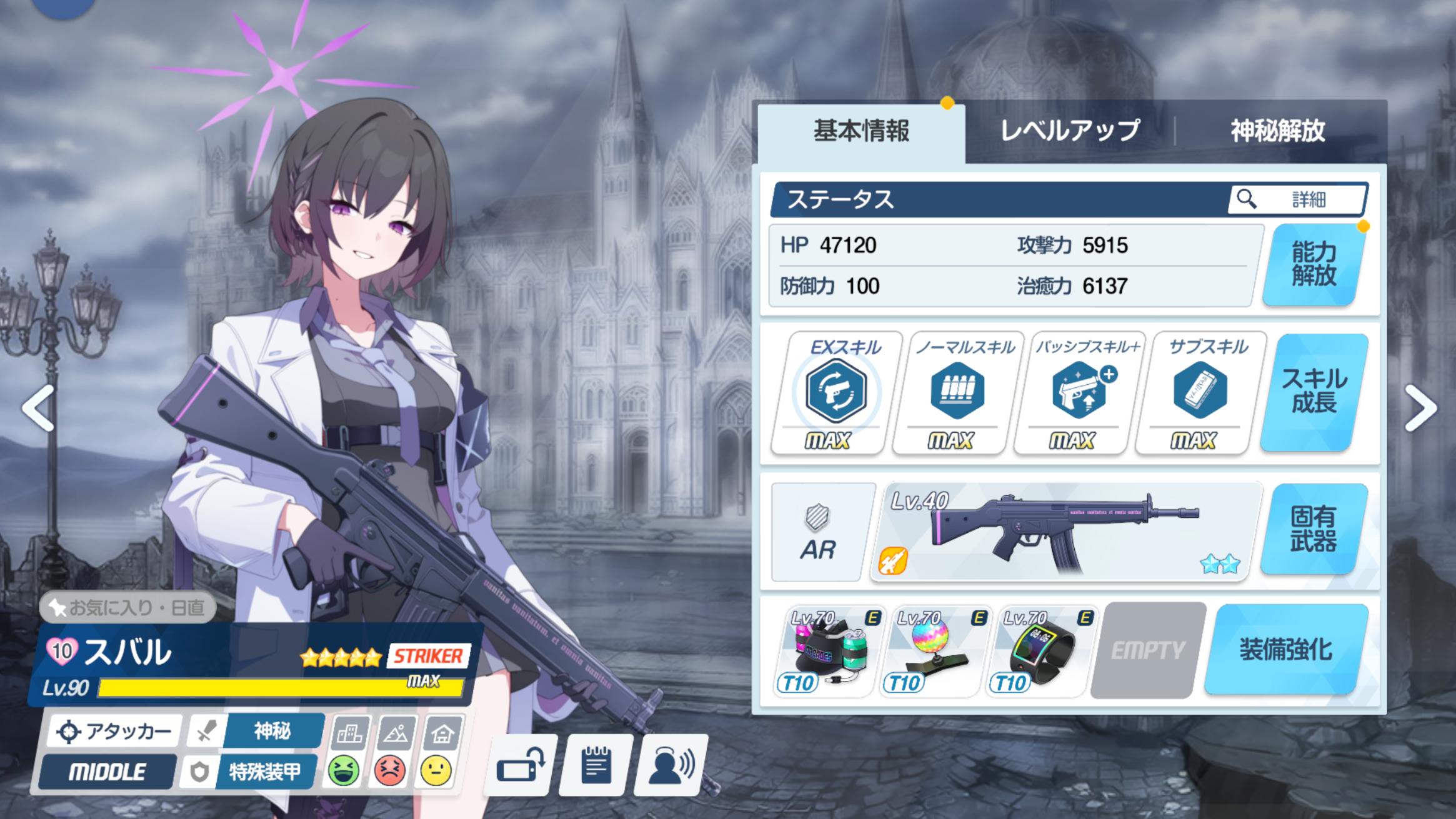Open the T10 wristwatch equipment slot
Screen dimensions: 1456x819
[1039, 651]
